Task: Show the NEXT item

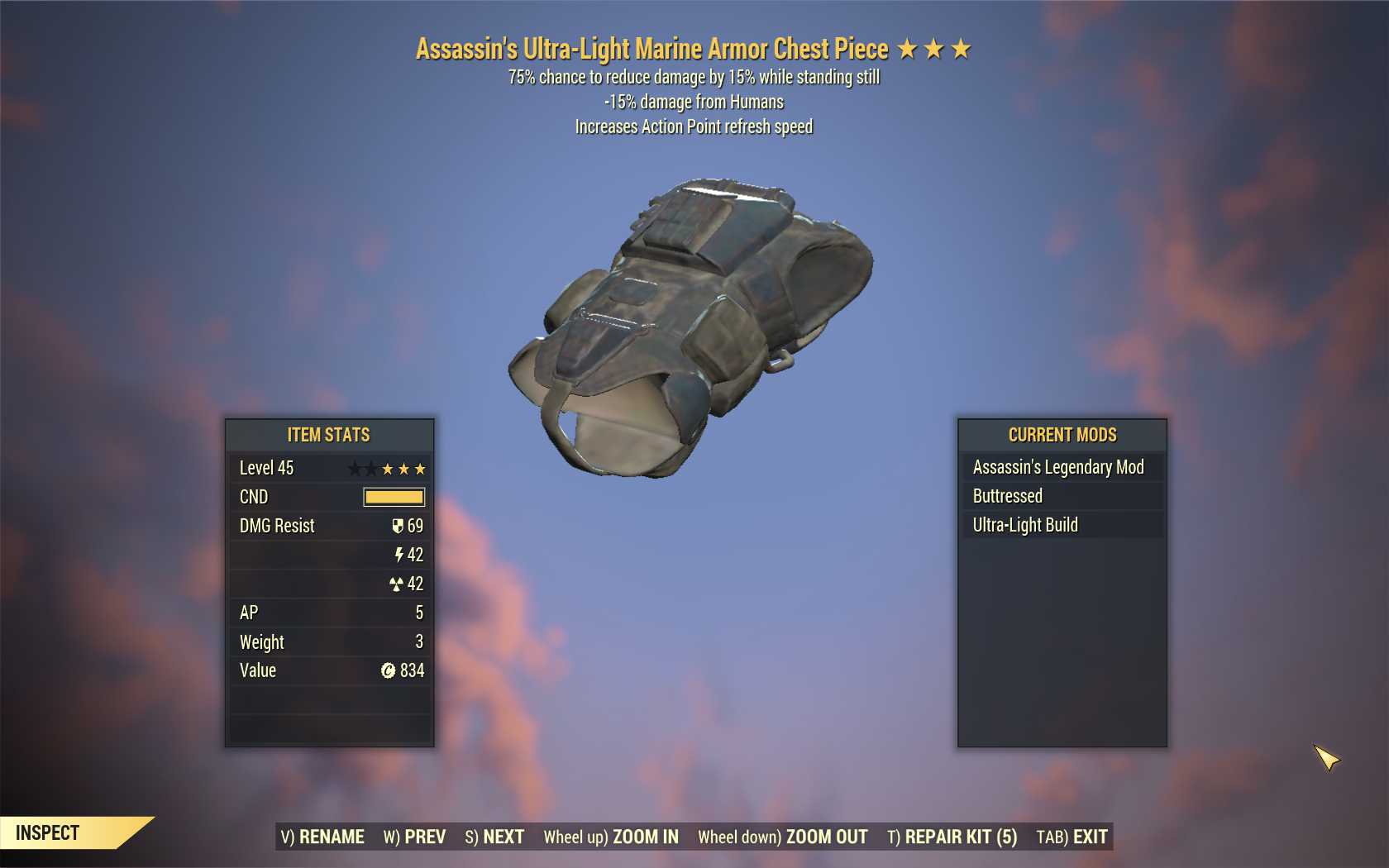Action: [x=494, y=837]
